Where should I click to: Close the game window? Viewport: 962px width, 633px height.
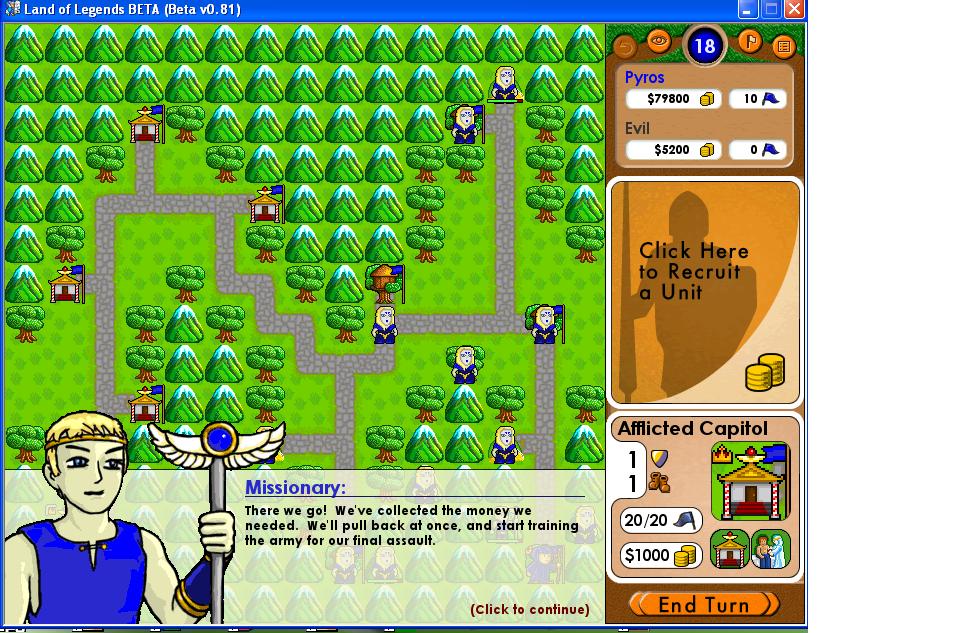pyautogui.click(x=794, y=10)
